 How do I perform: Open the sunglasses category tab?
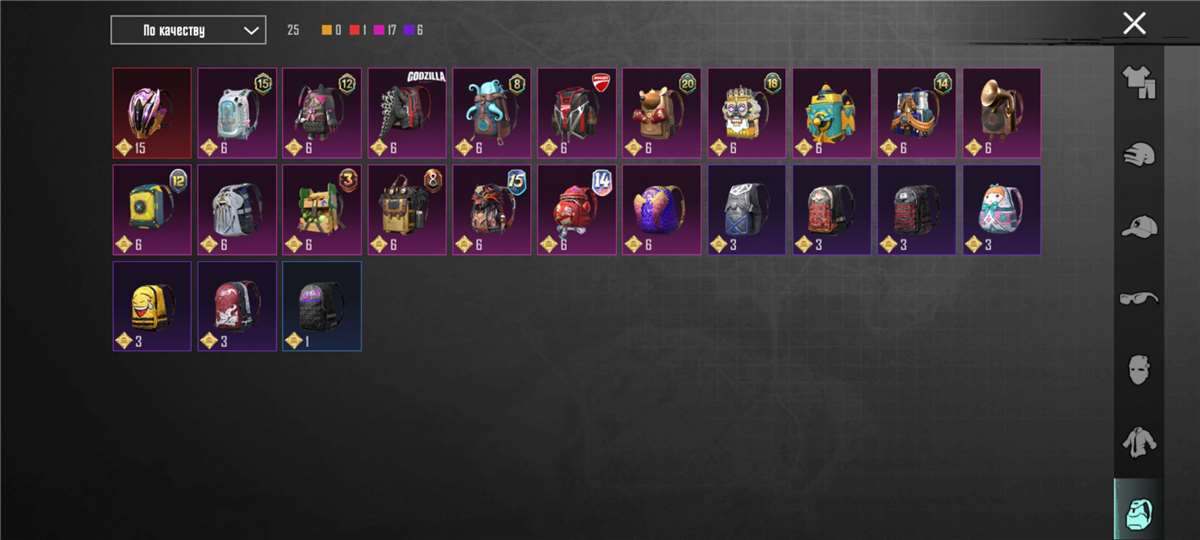click(x=1138, y=298)
